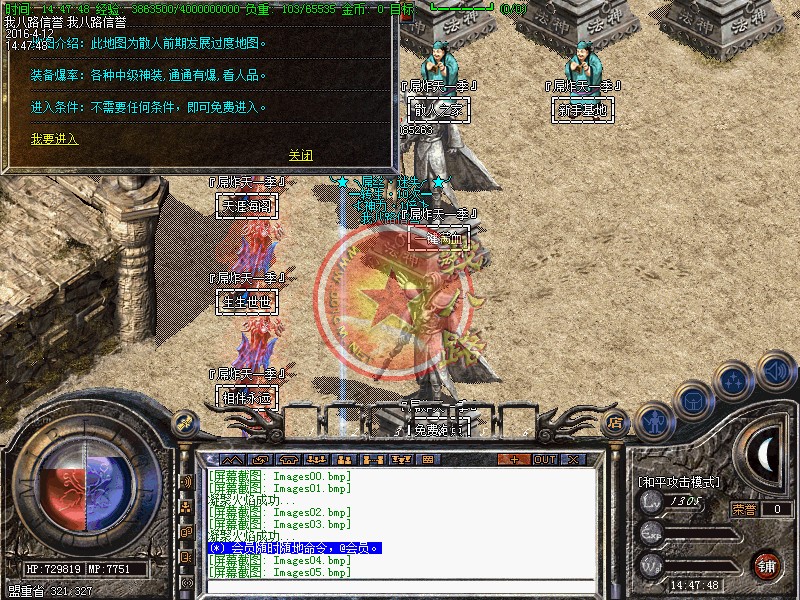Screen dimensions: 800x600
Task: Open the character equipment panel (figure icon)
Action: click(x=653, y=420)
